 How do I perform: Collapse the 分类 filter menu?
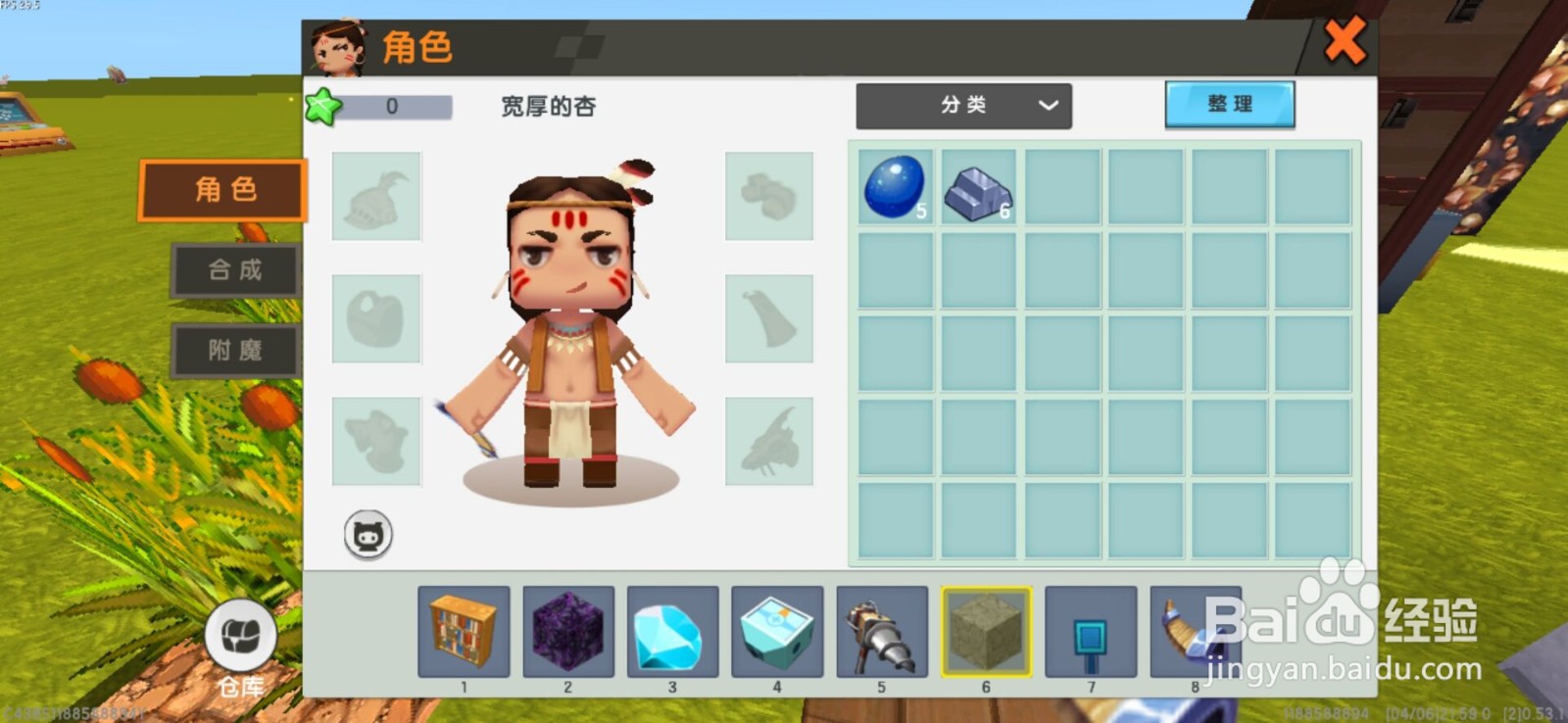click(964, 107)
